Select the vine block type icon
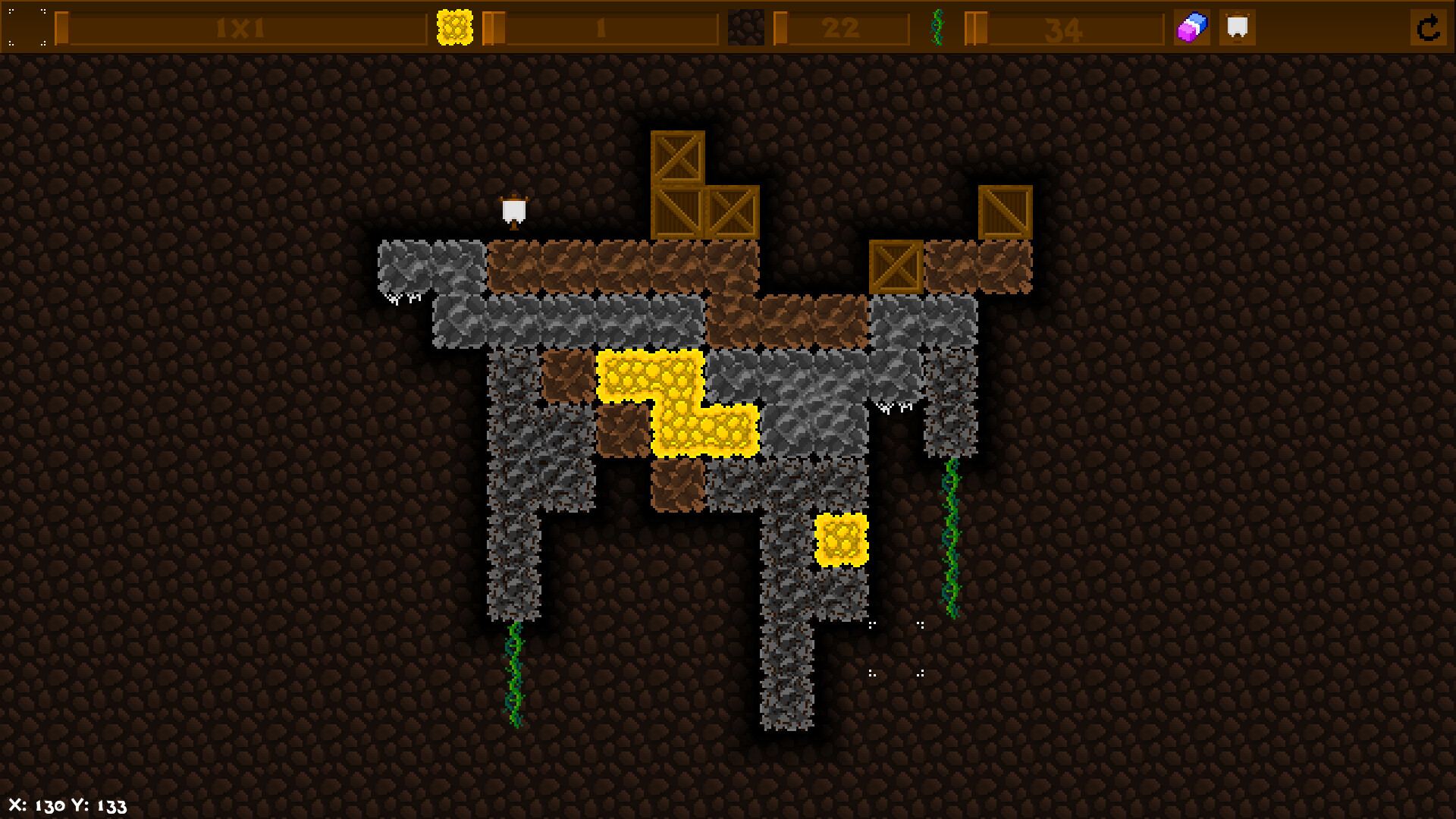The image size is (1456, 819). [x=938, y=27]
